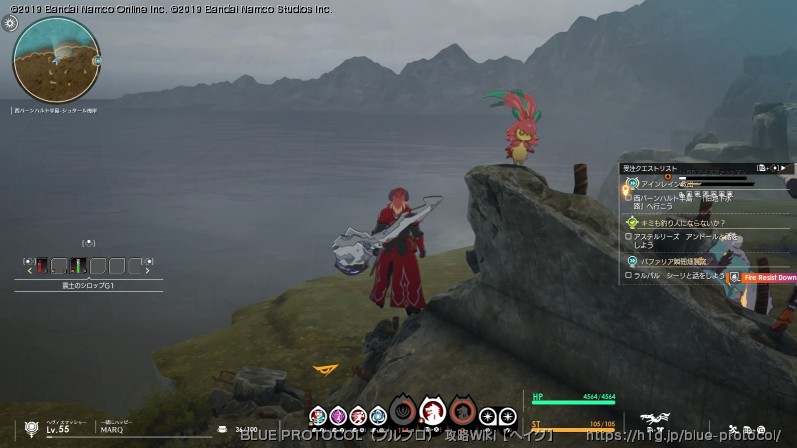This screenshot has width=797, height=448.
Task: Activate the green-red character skill icon
Action: 318,416
